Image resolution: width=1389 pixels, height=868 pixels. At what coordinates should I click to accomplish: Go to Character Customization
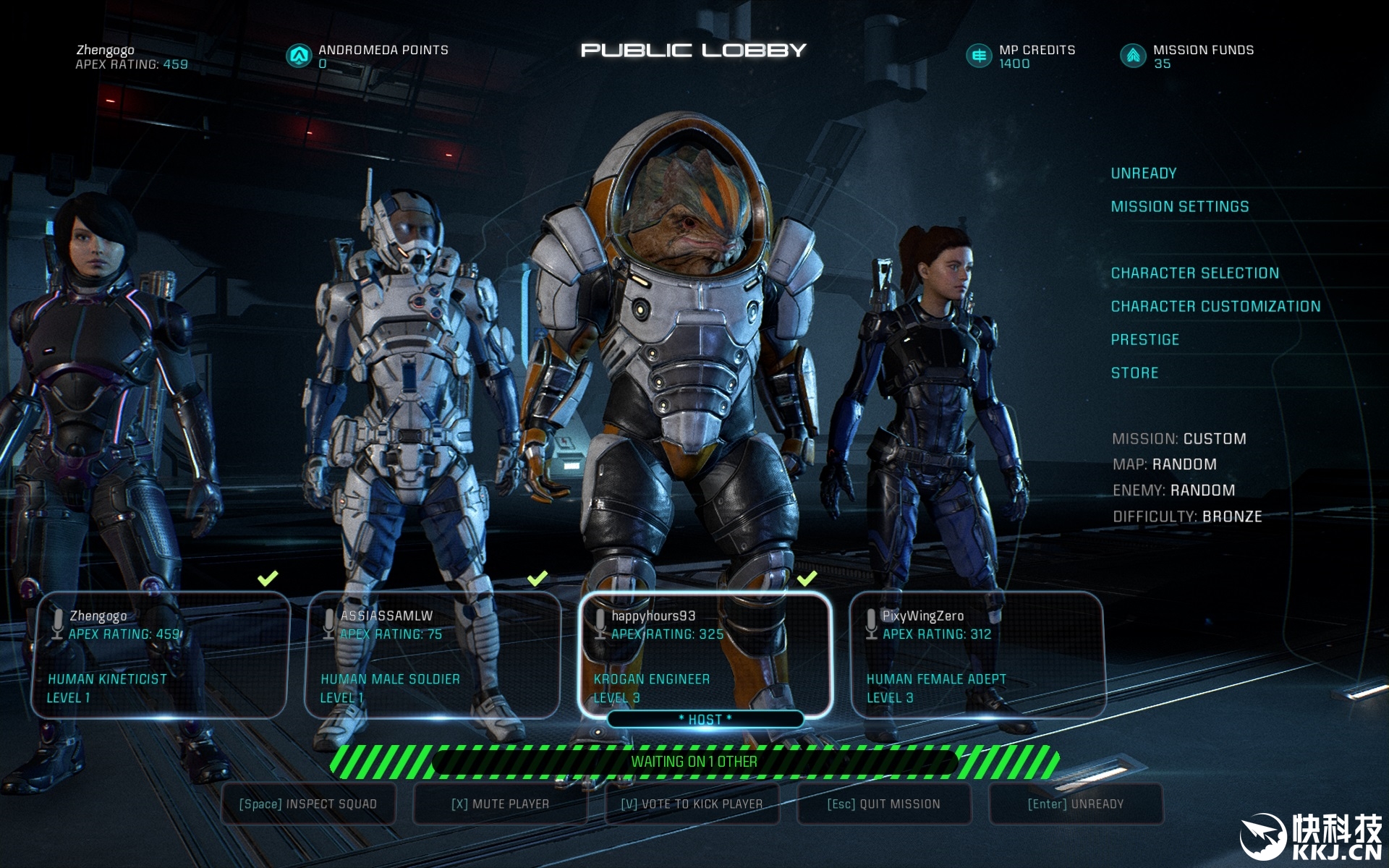tap(1215, 307)
